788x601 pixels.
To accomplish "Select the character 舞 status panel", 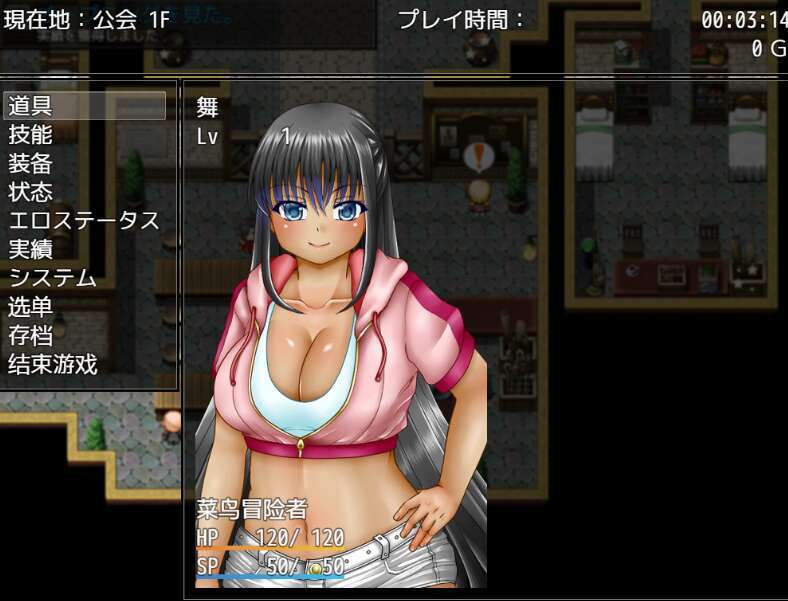I will pos(340,340).
